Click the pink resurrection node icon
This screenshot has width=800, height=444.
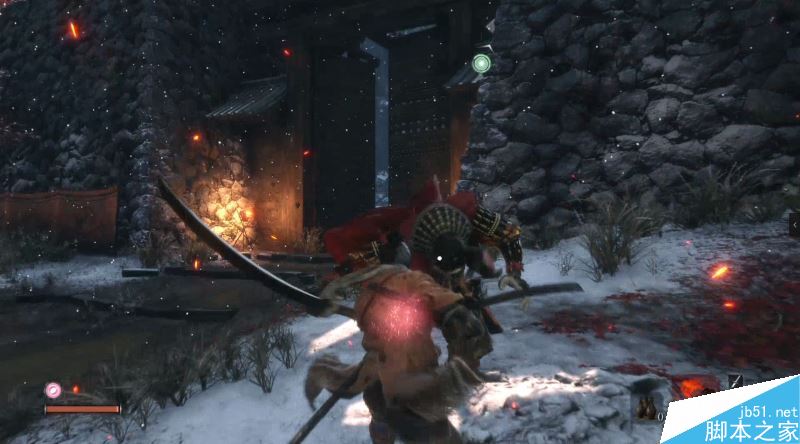coord(54,390)
